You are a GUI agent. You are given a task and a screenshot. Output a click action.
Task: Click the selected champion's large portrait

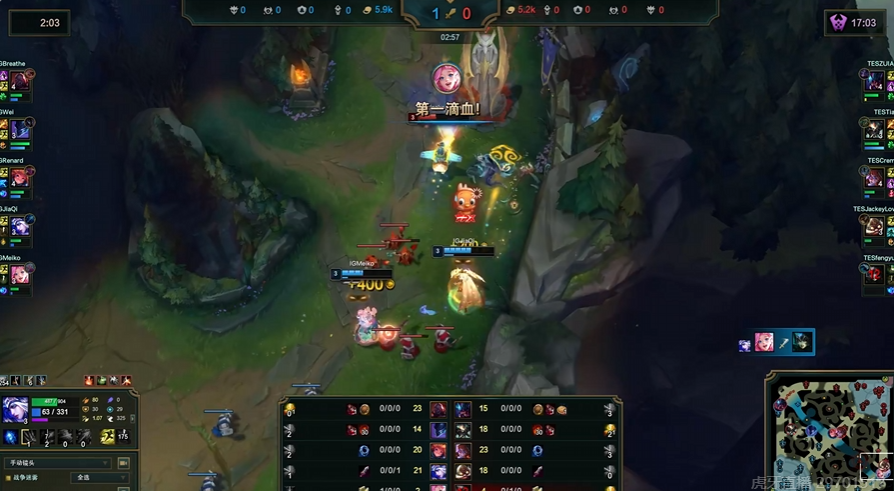click(15, 410)
